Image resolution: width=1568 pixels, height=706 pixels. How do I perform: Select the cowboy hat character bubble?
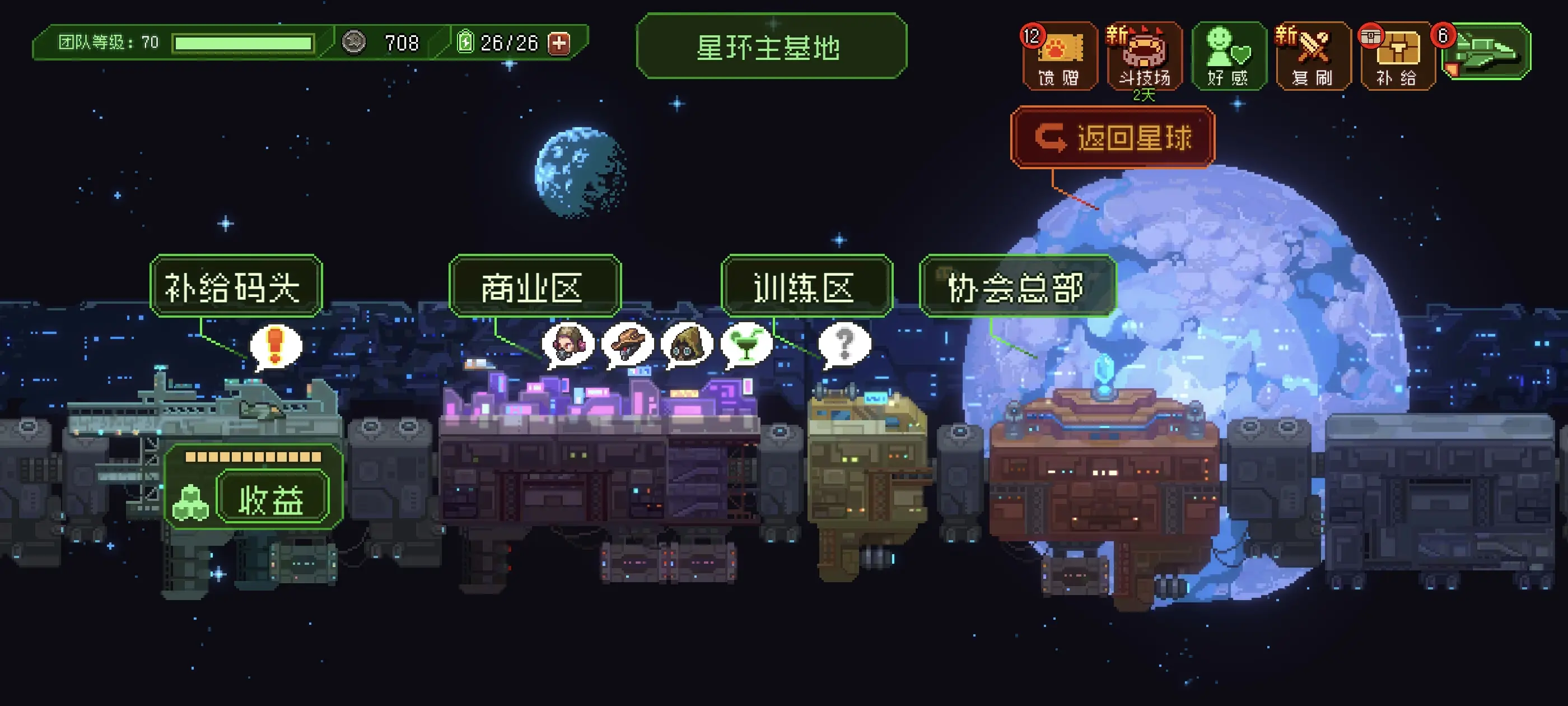(627, 344)
